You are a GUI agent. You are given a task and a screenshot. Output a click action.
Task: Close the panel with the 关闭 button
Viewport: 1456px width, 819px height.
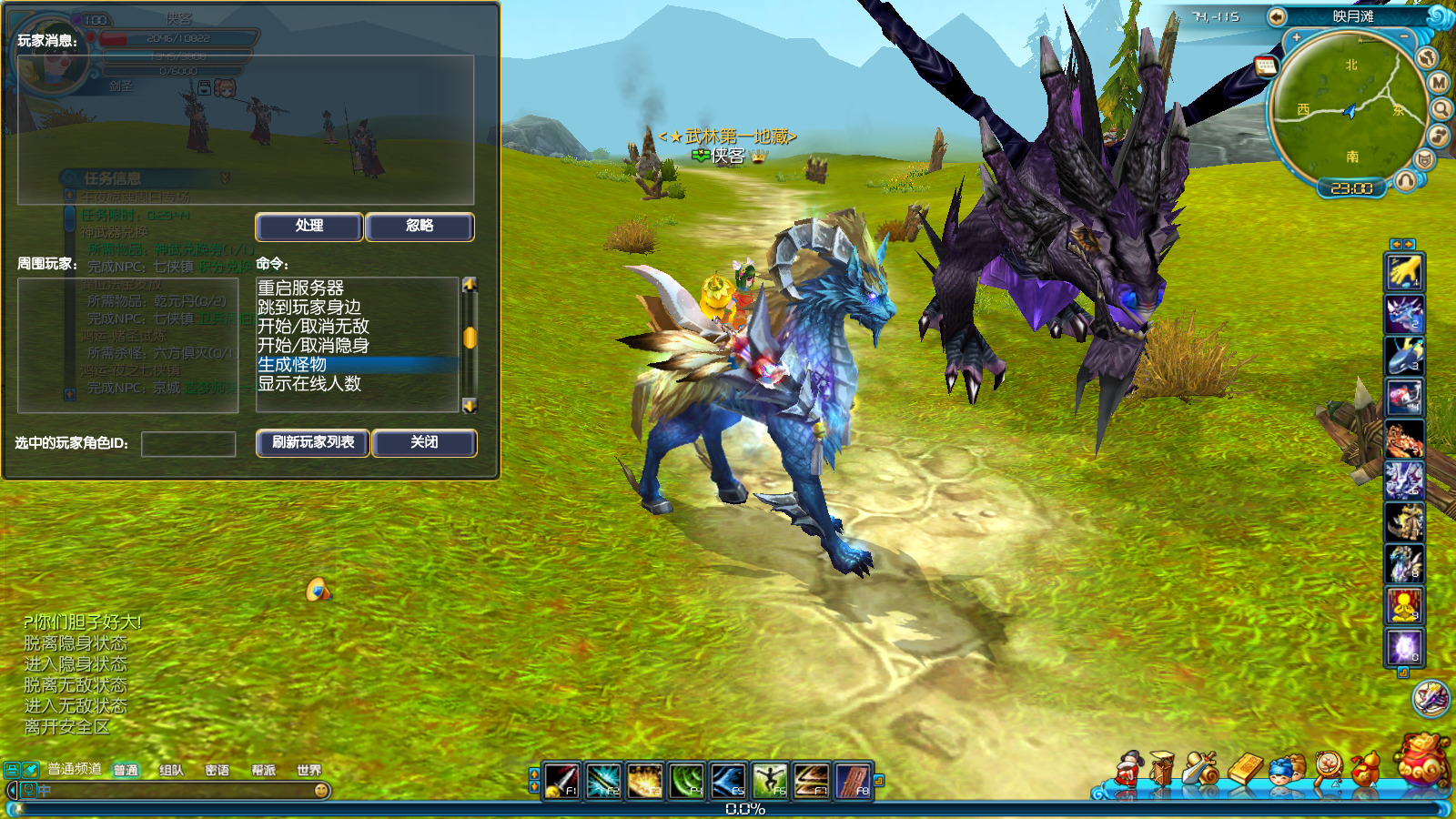point(424,443)
